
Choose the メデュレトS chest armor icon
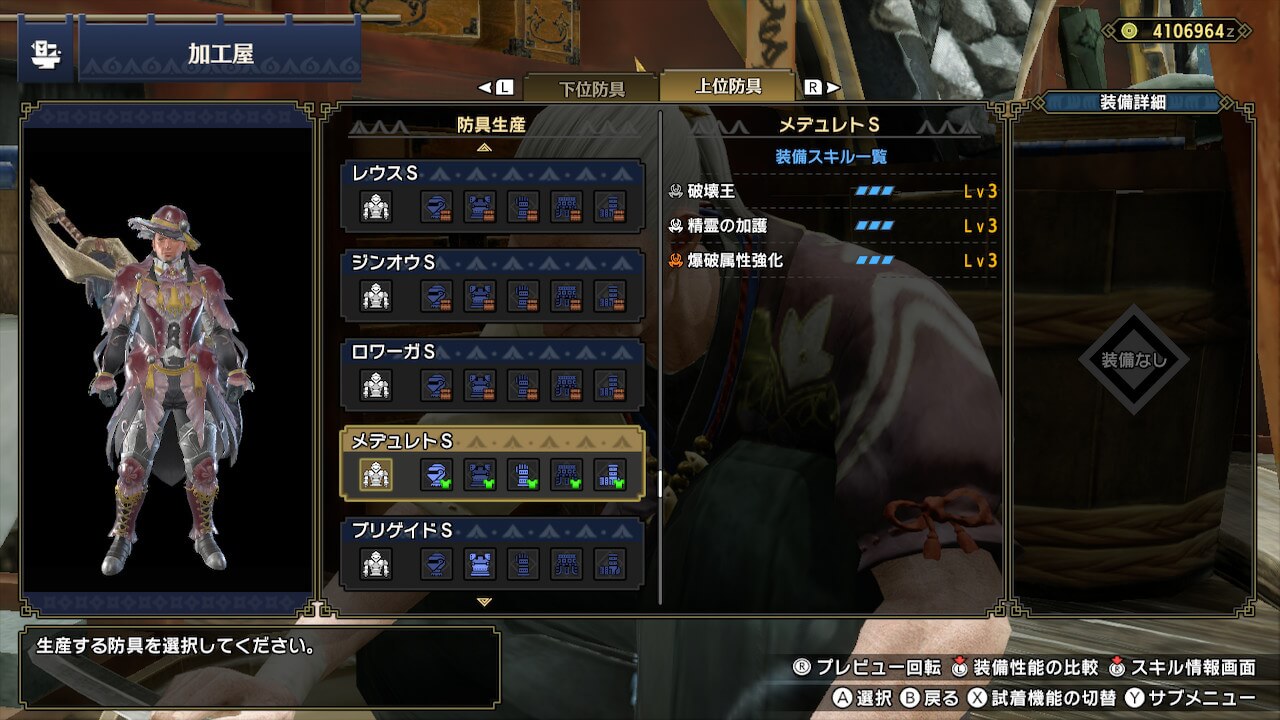click(479, 474)
